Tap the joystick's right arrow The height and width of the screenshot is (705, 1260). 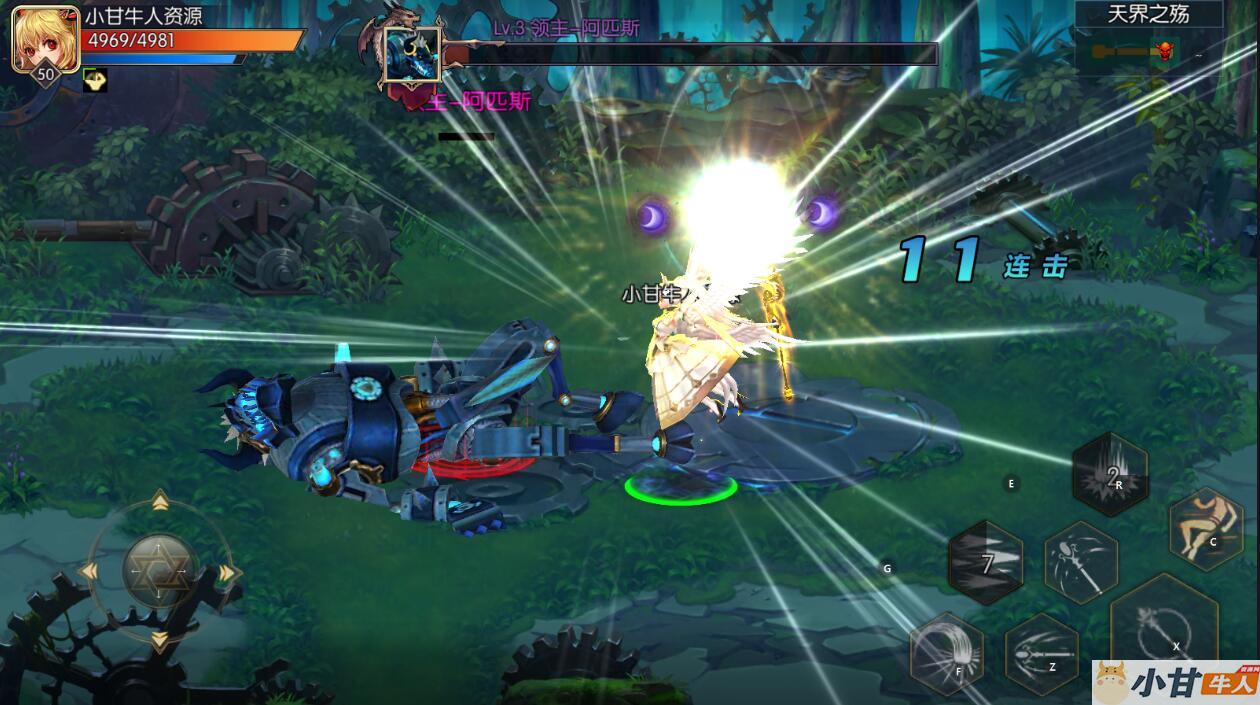point(229,572)
